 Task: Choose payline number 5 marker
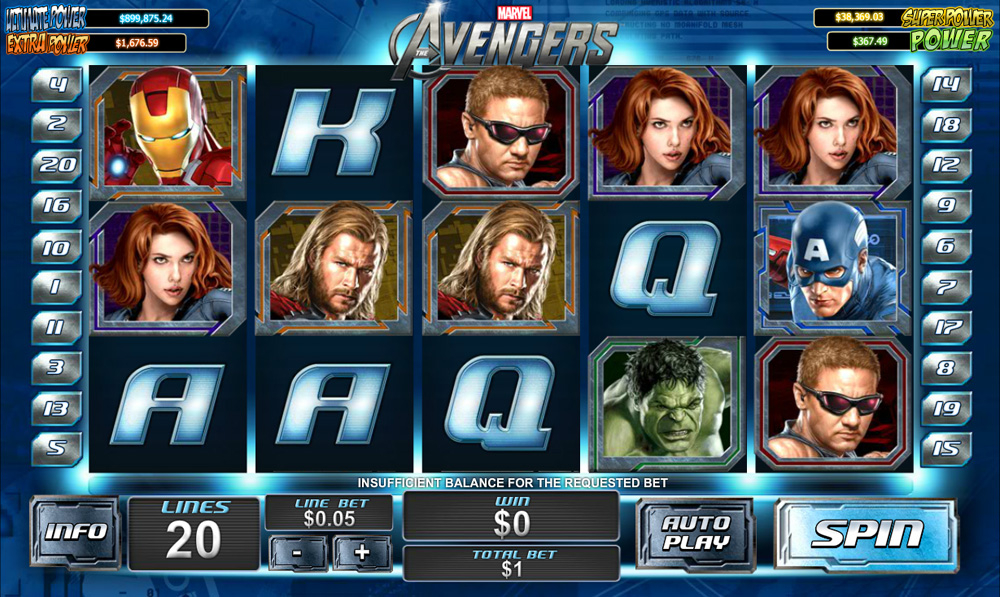[57, 449]
